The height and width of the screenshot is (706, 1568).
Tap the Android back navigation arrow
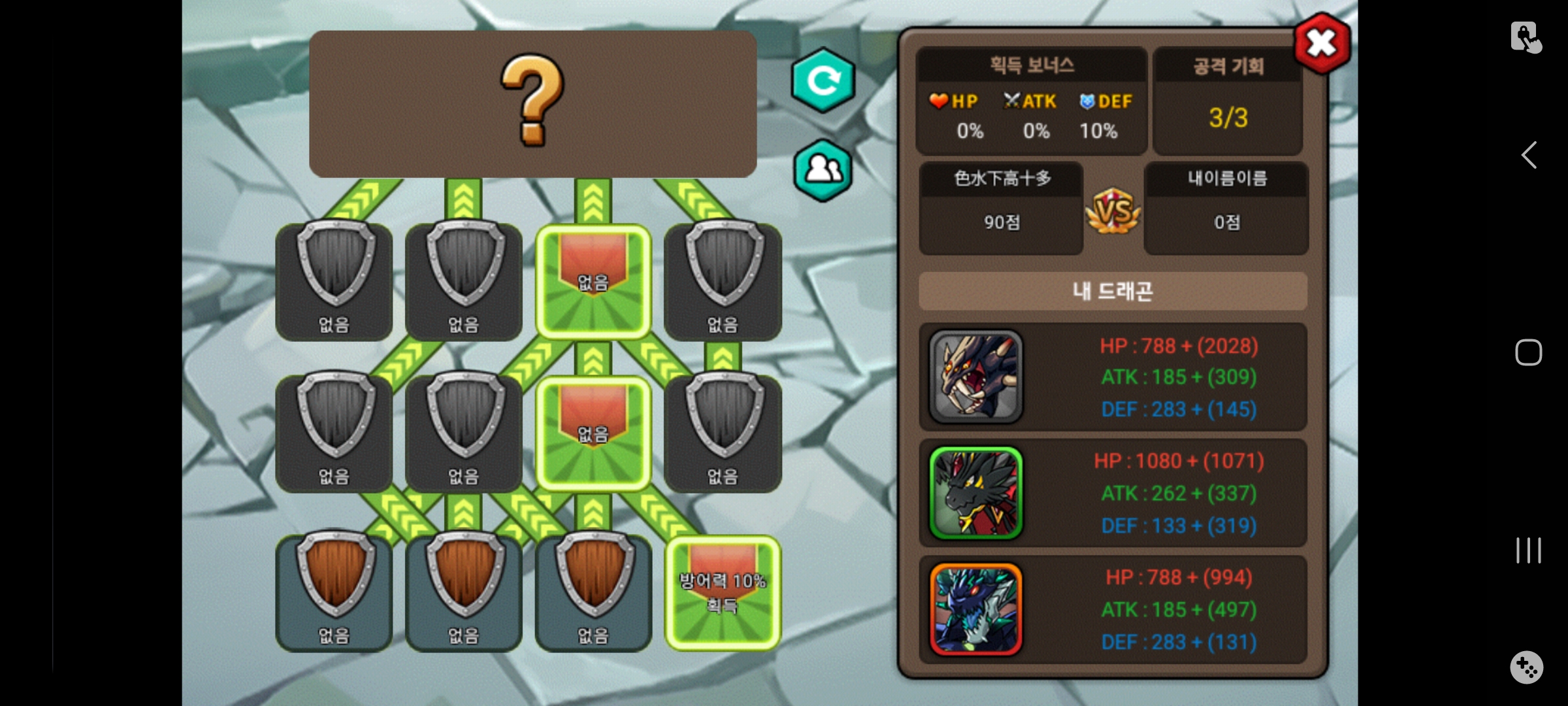tap(1529, 155)
